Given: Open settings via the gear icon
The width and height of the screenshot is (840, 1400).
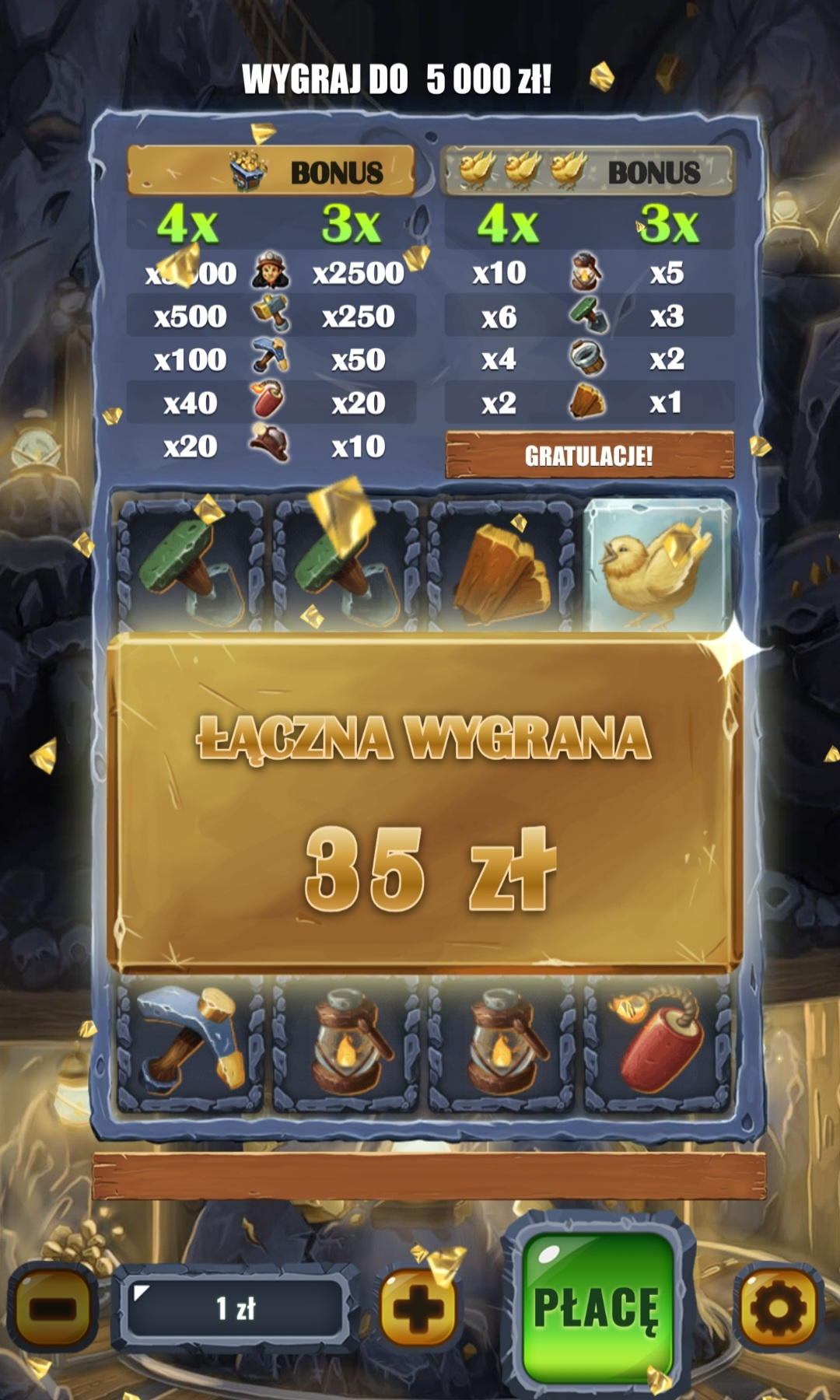Looking at the screenshot, I should 778,1307.
